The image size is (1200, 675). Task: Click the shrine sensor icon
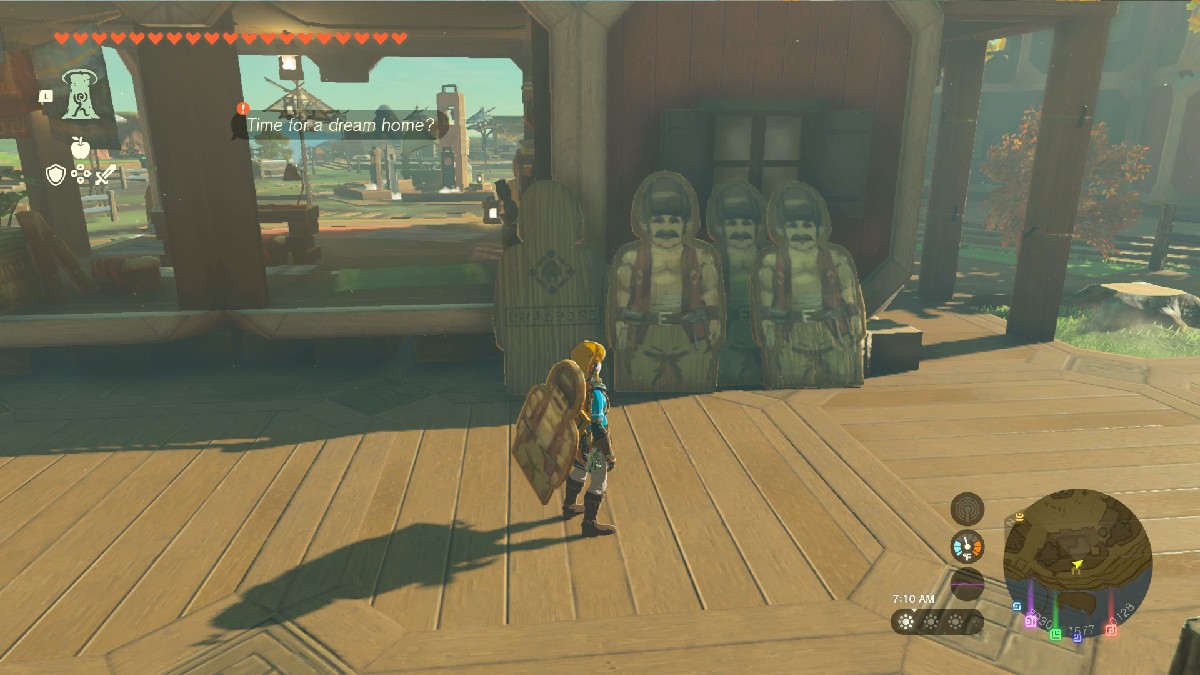pyautogui.click(x=967, y=509)
